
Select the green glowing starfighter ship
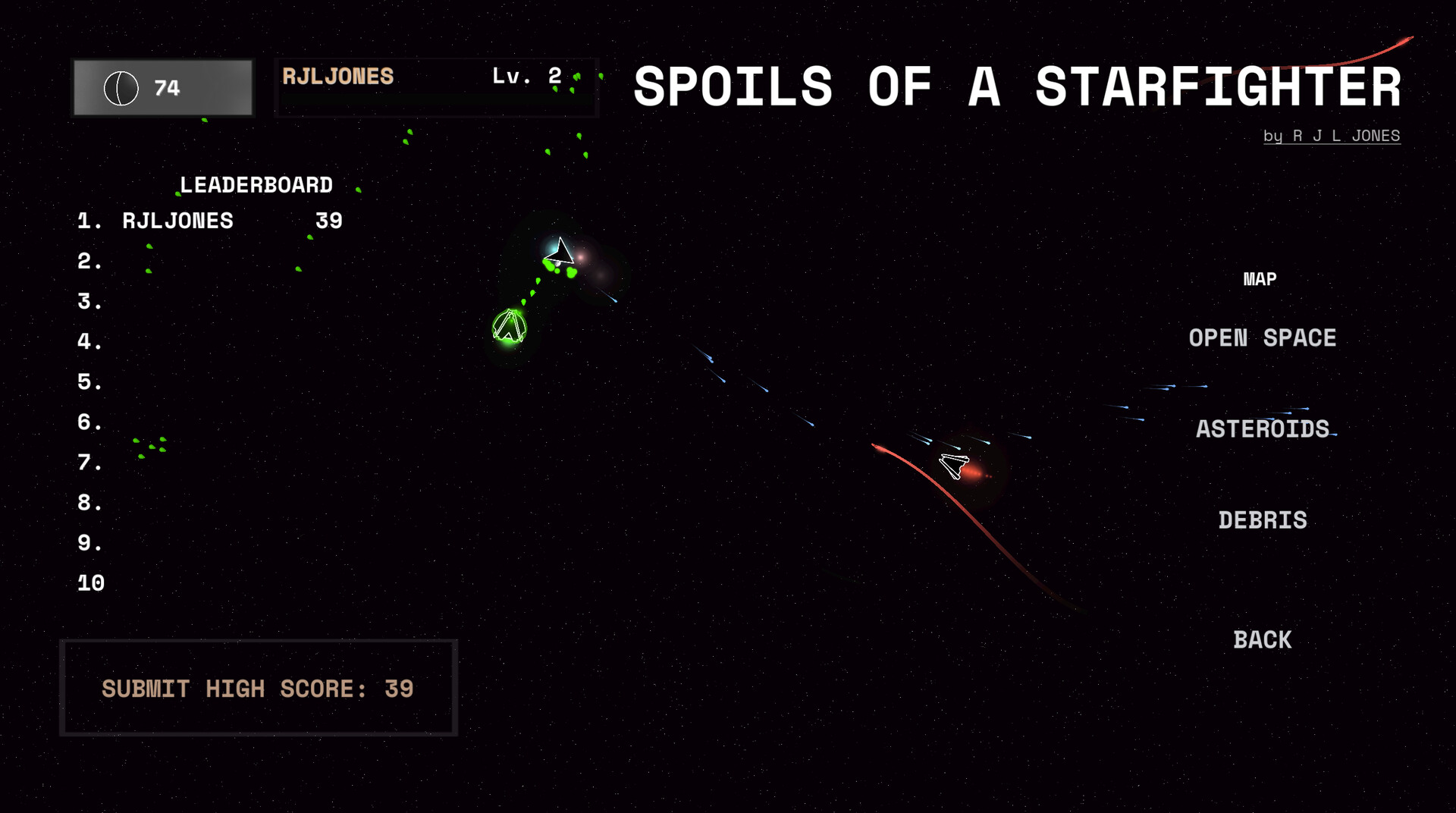pyautogui.click(x=508, y=326)
